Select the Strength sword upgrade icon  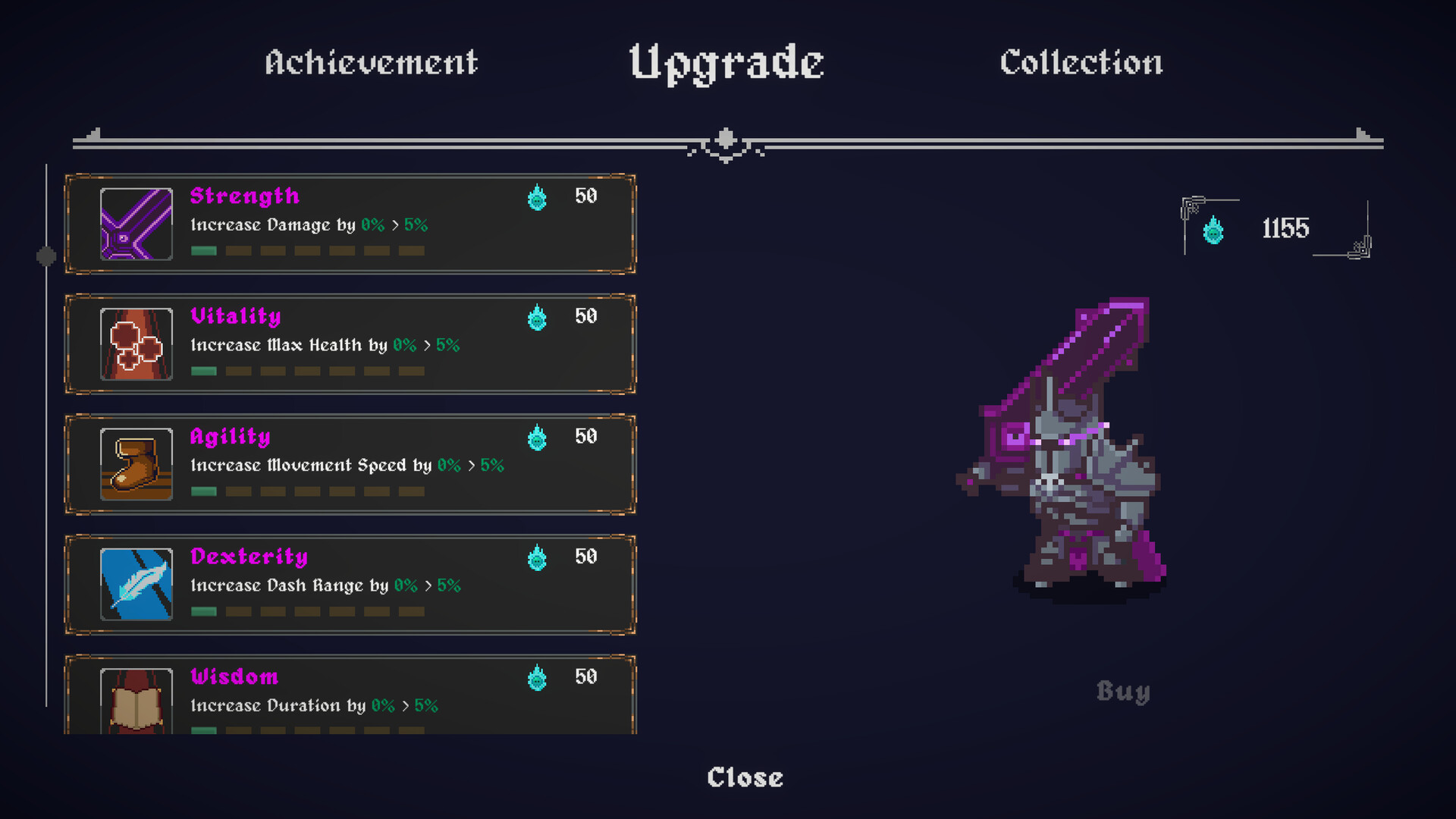(x=136, y=224)
